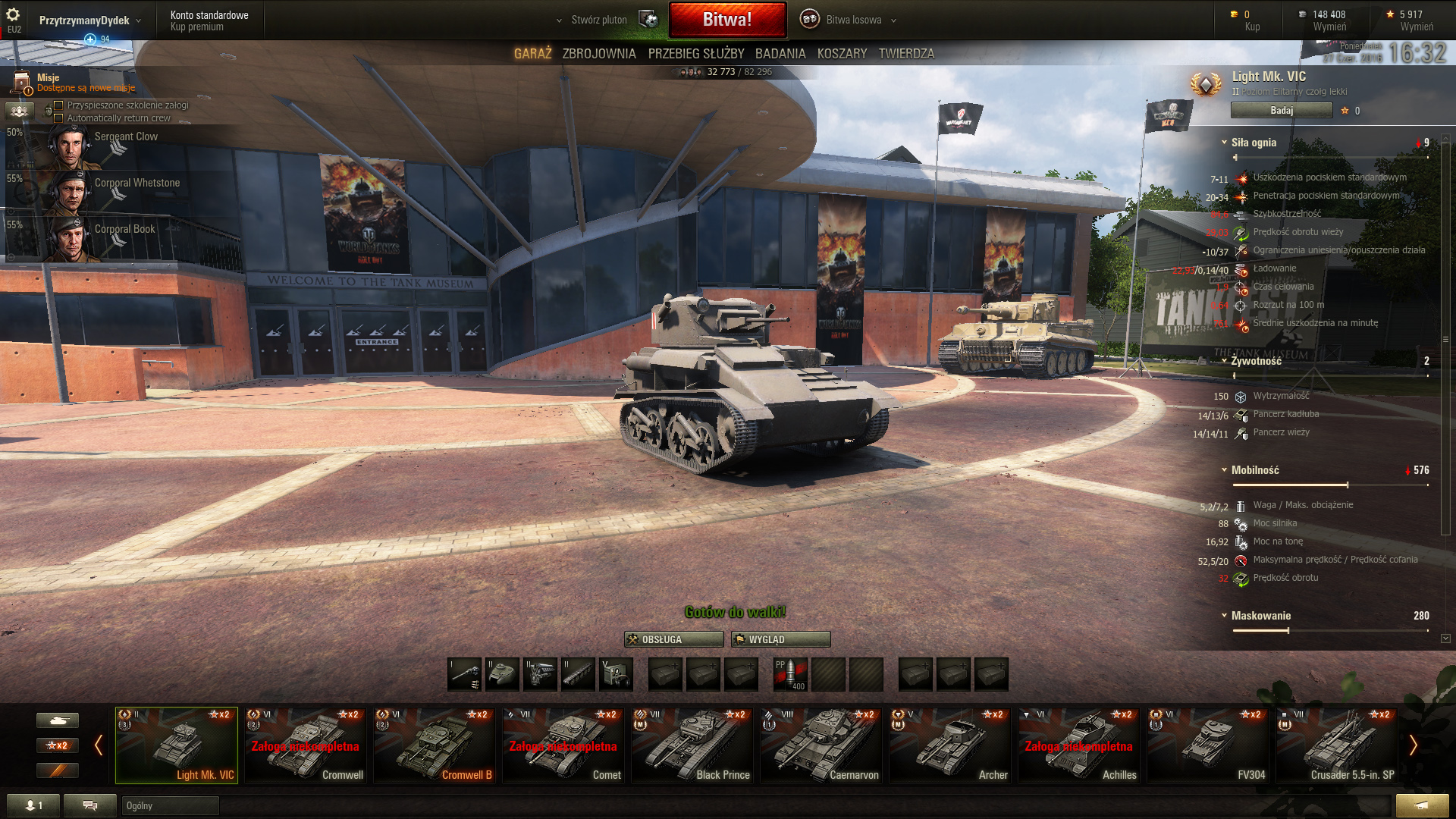Click the Badaj research button

pos(1281,111)
